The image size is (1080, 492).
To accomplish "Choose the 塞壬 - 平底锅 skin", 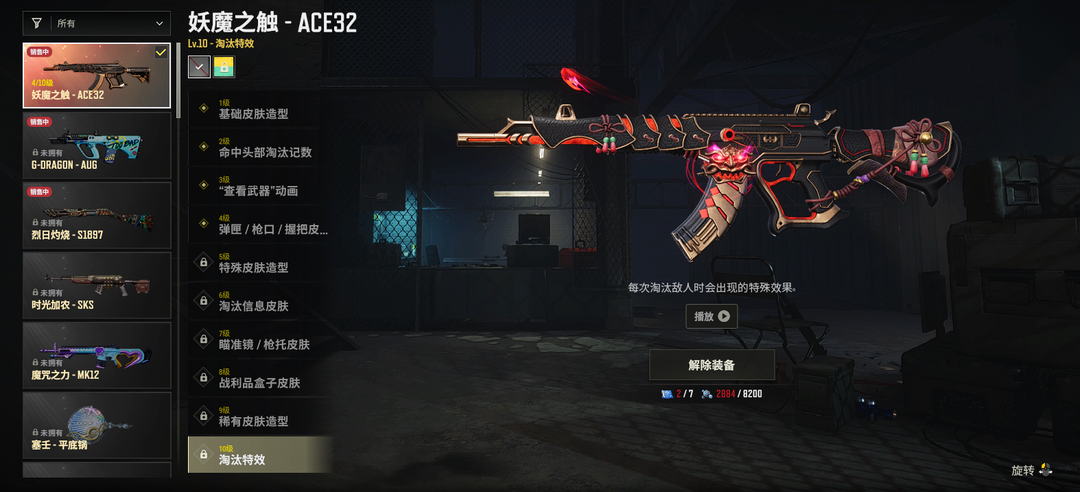I will (x=97, y=425).
